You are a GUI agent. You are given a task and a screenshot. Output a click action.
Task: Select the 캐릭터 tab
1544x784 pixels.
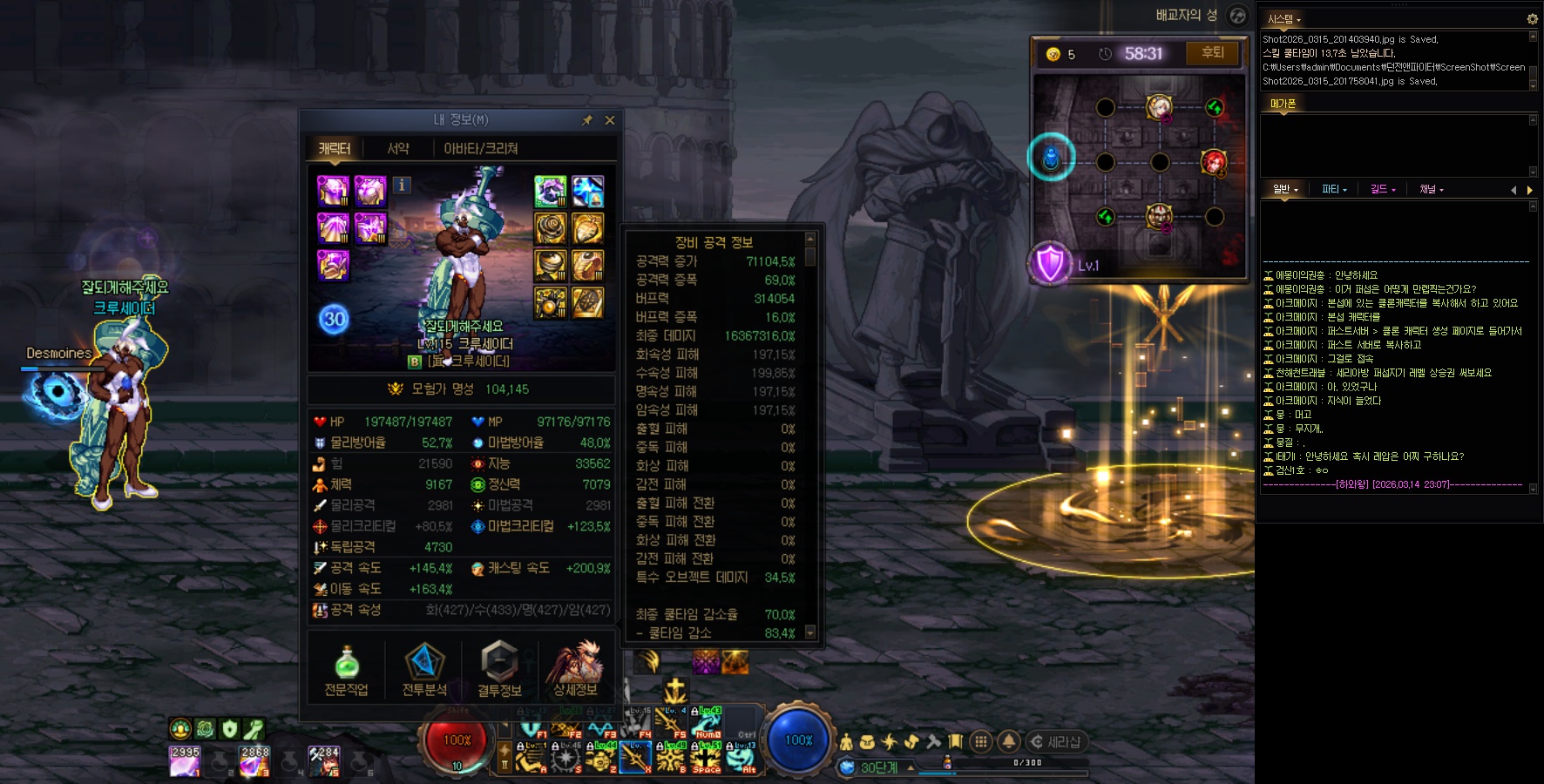pyautogui.click(x=334, y=149)
